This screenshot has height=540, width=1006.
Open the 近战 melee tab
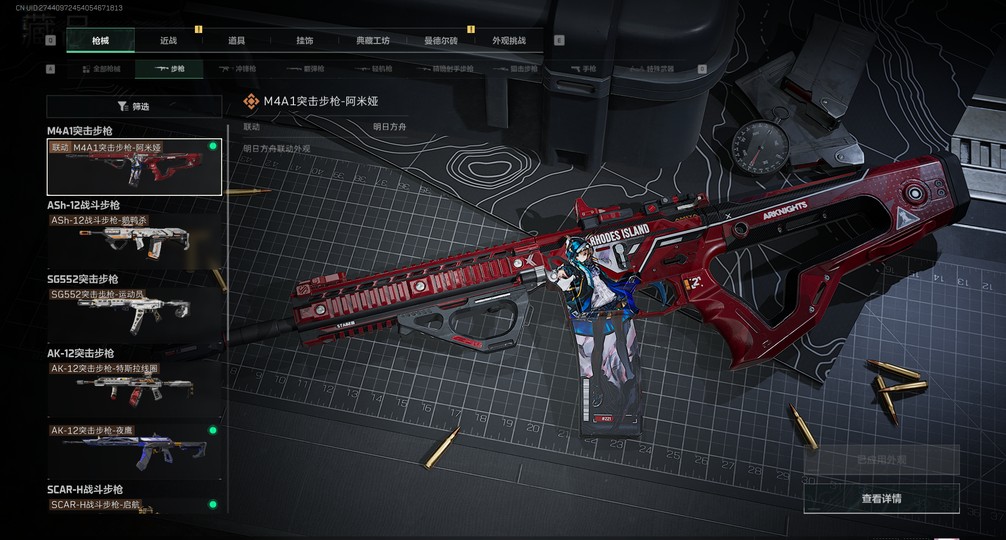pos(168,41)
